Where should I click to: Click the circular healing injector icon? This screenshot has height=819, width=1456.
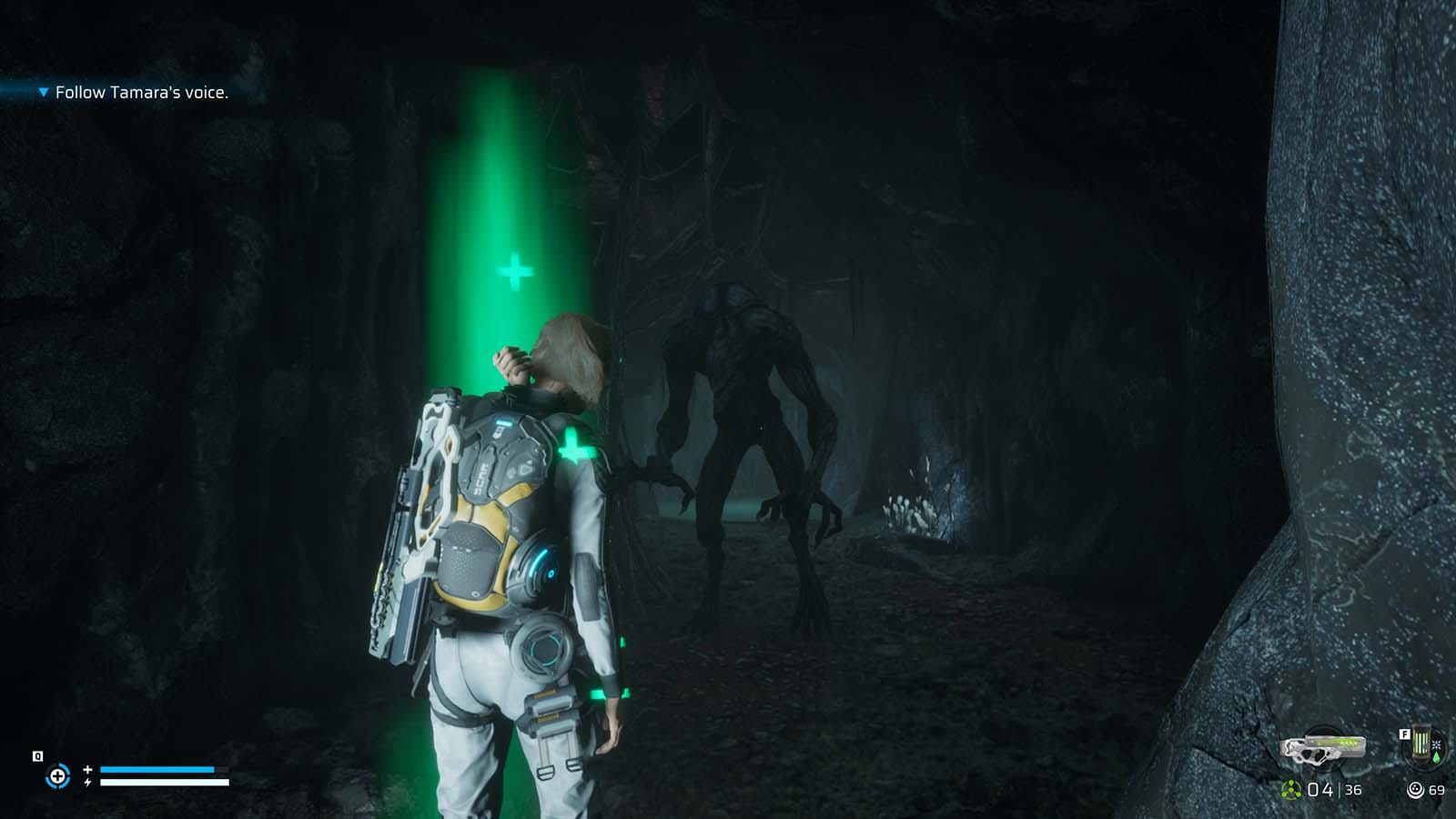[x=57, y=778]
